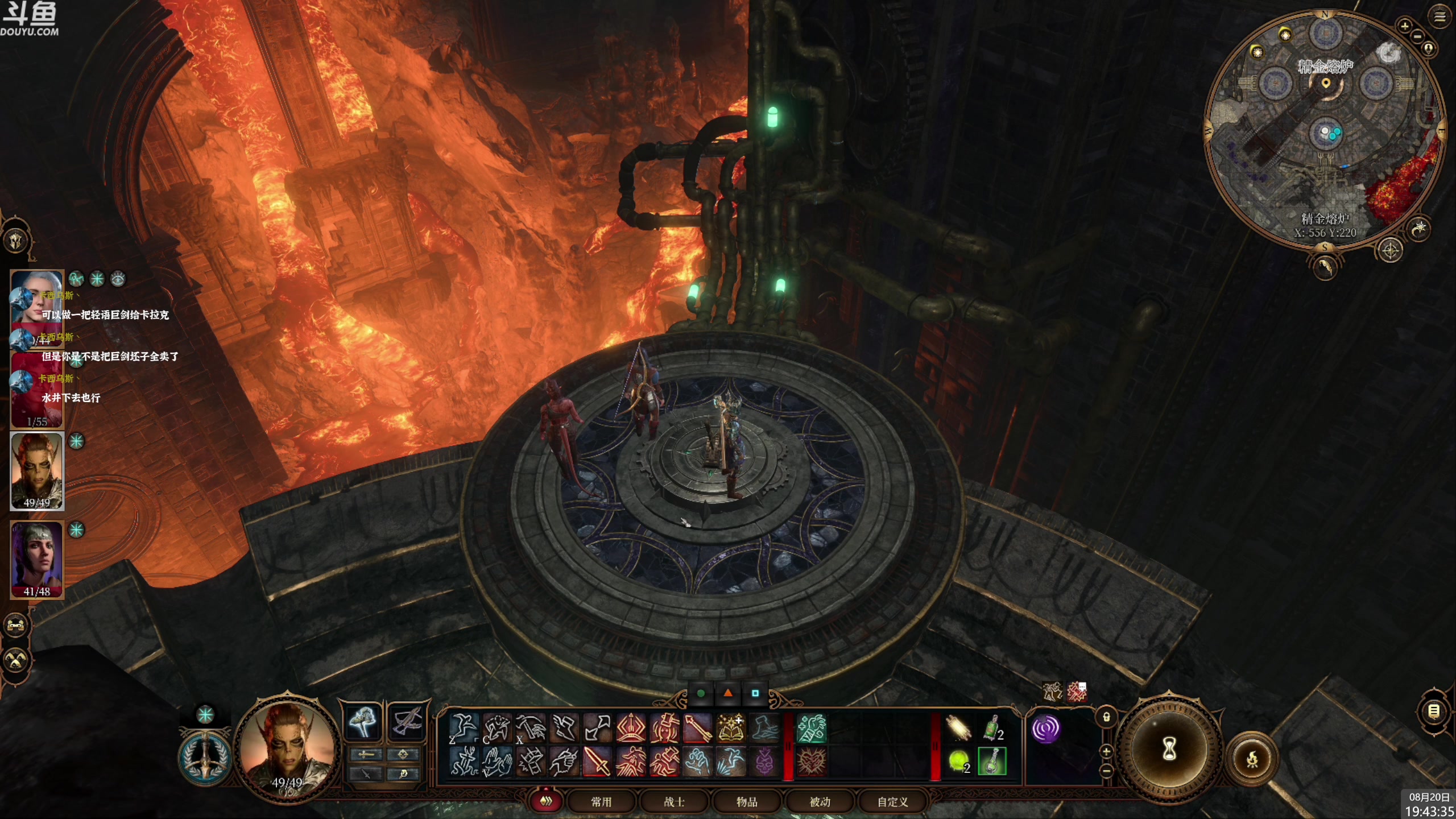Open the three-line main menu by the minimap
Viewport: 1456px width, 819px height.
pos(1440,17)
